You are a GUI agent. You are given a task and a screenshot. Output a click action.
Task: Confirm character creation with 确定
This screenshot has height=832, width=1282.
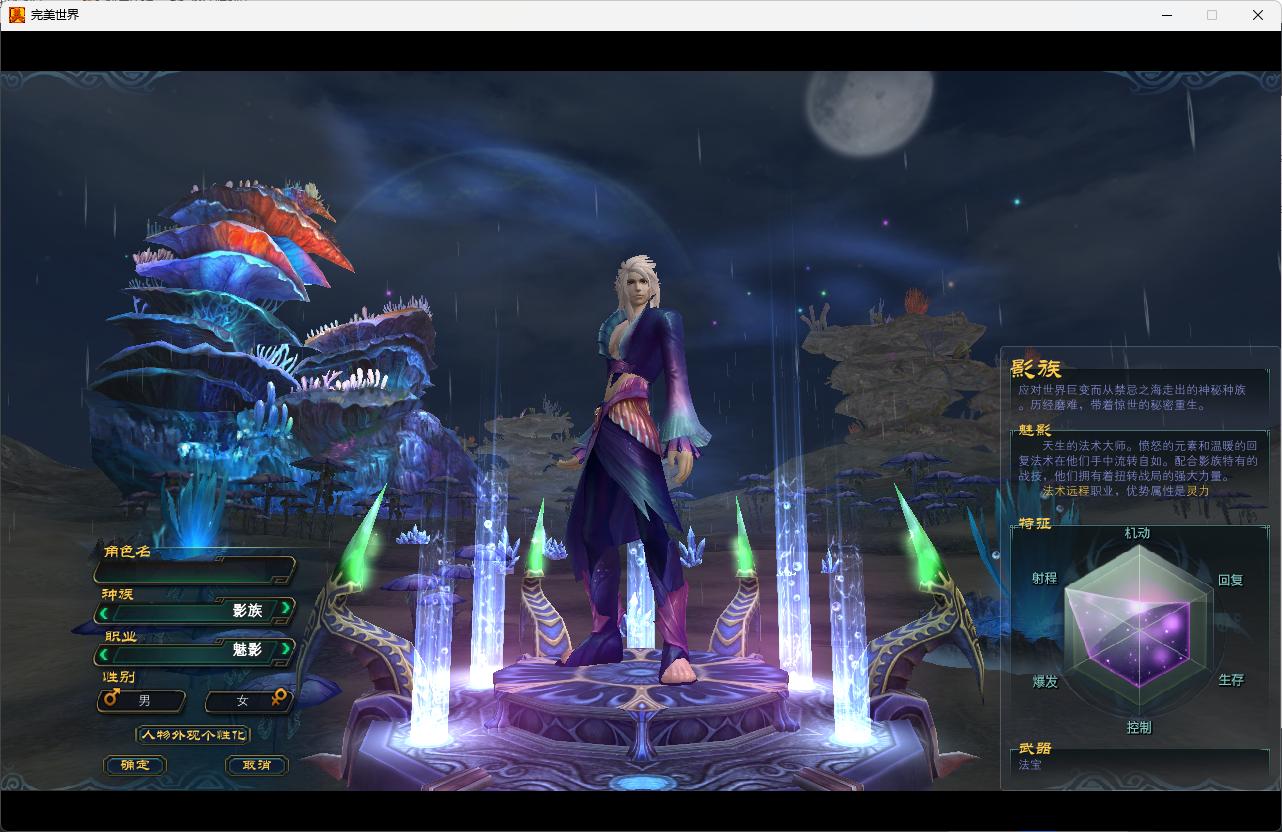click(135, 765)
